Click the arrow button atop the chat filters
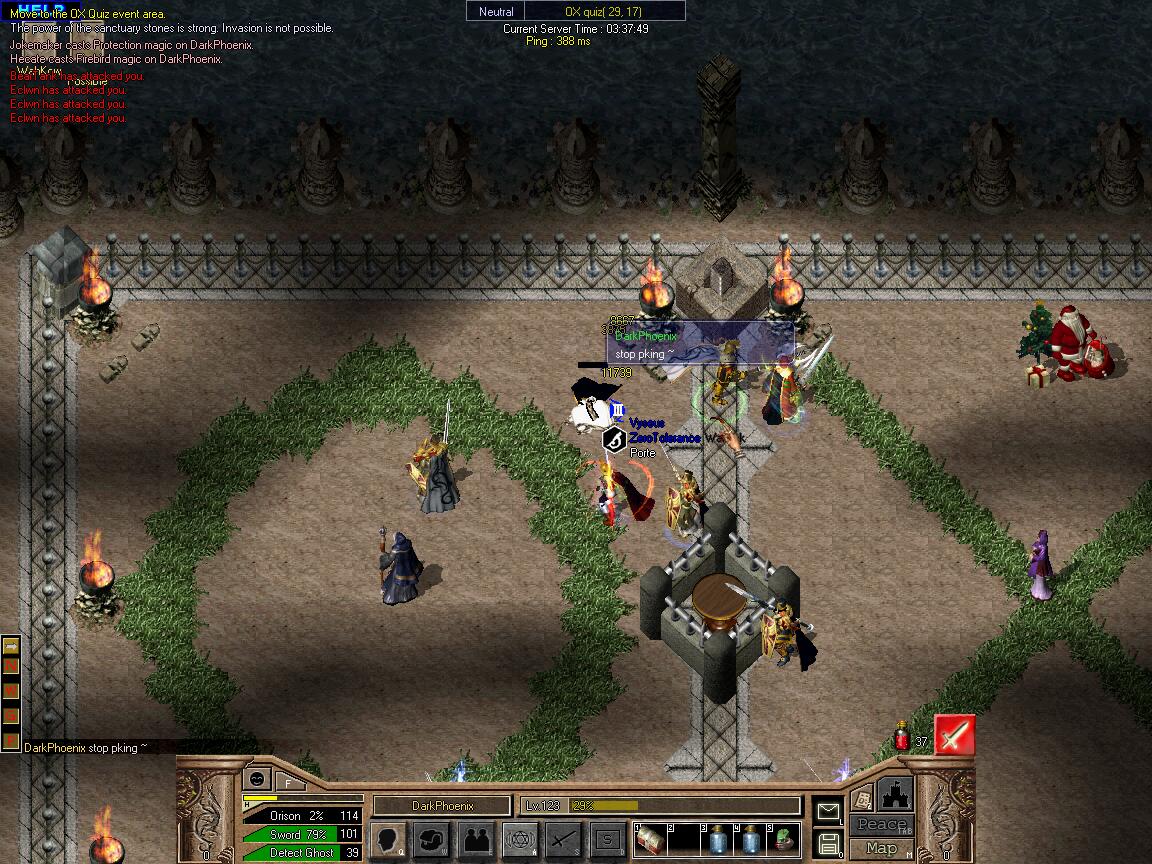Image resolution: width=1152 pixels, height=864 pixels. (11, 645)
